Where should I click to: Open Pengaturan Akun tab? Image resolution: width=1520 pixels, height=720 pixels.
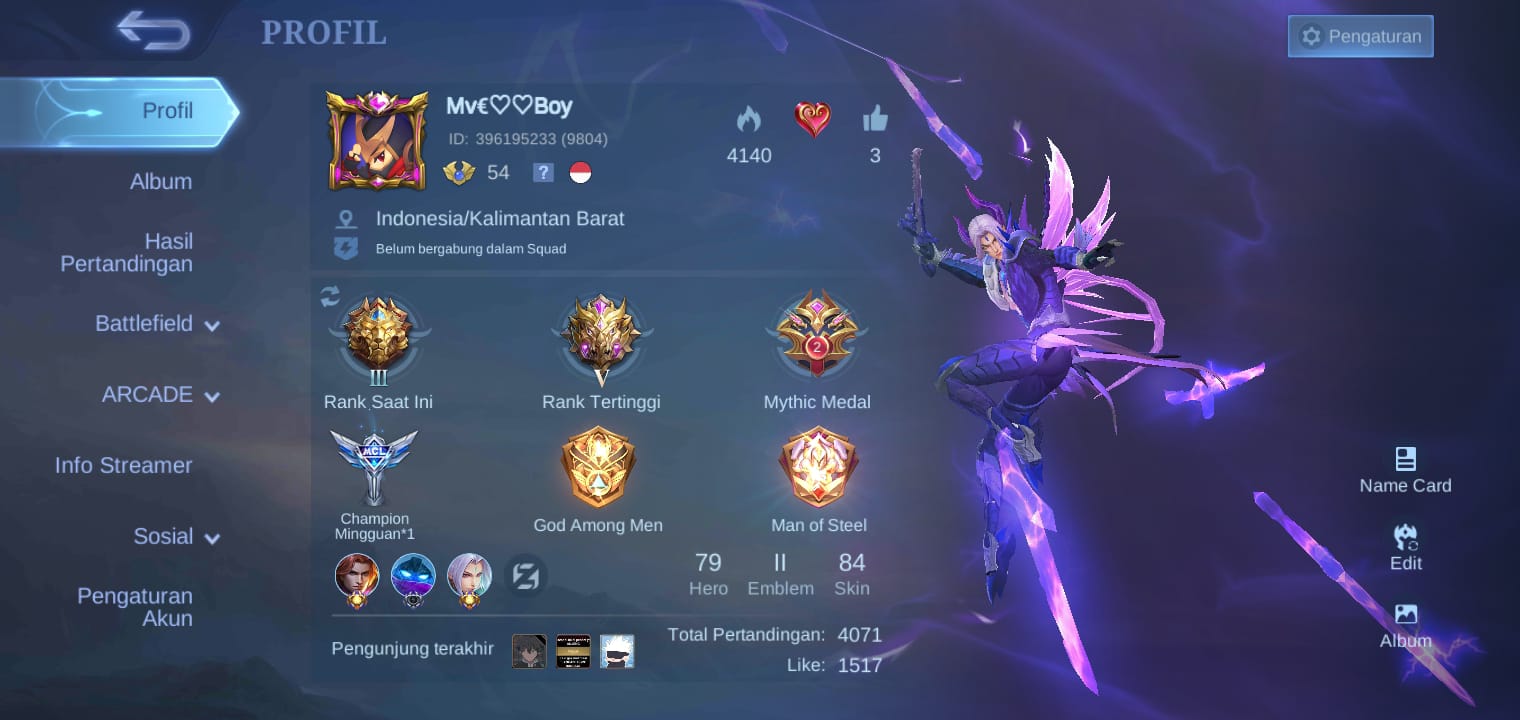(135, 607)
